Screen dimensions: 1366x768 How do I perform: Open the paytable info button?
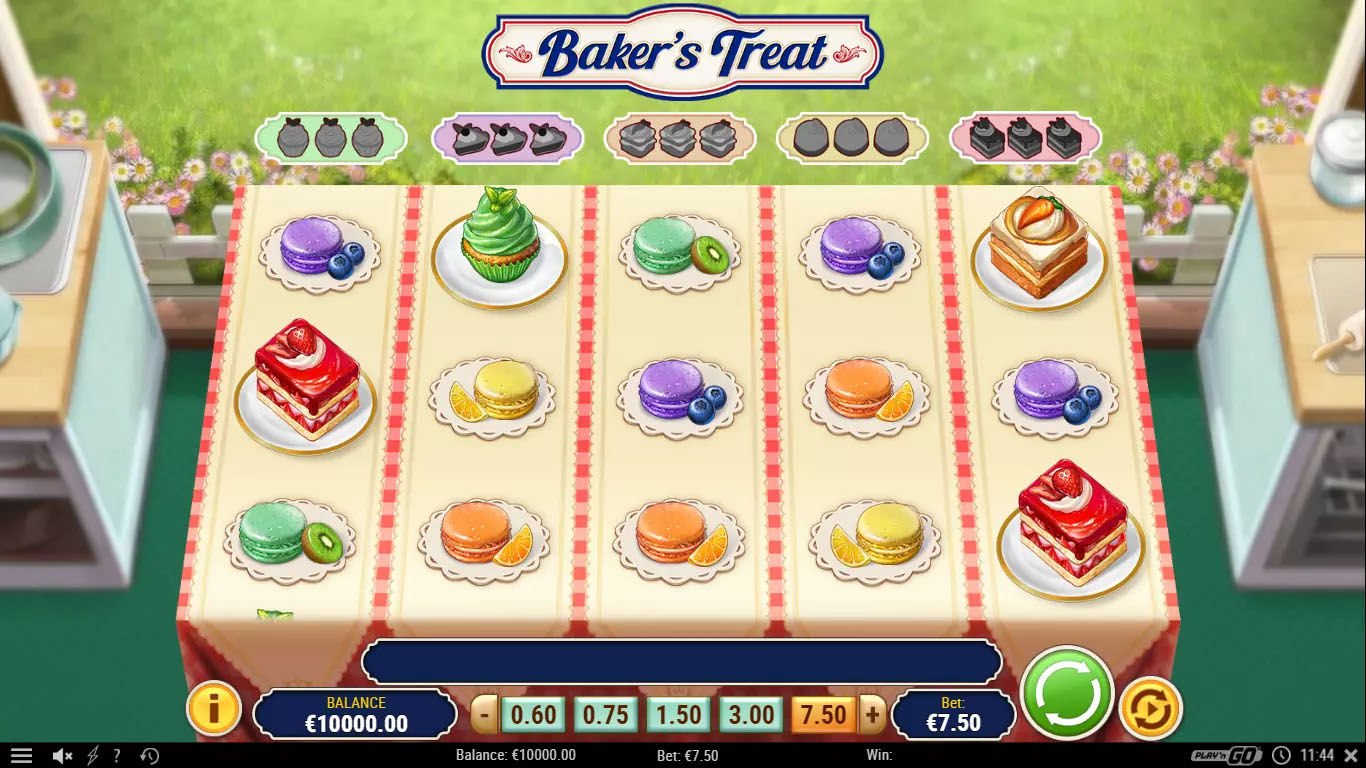(213, 709)
